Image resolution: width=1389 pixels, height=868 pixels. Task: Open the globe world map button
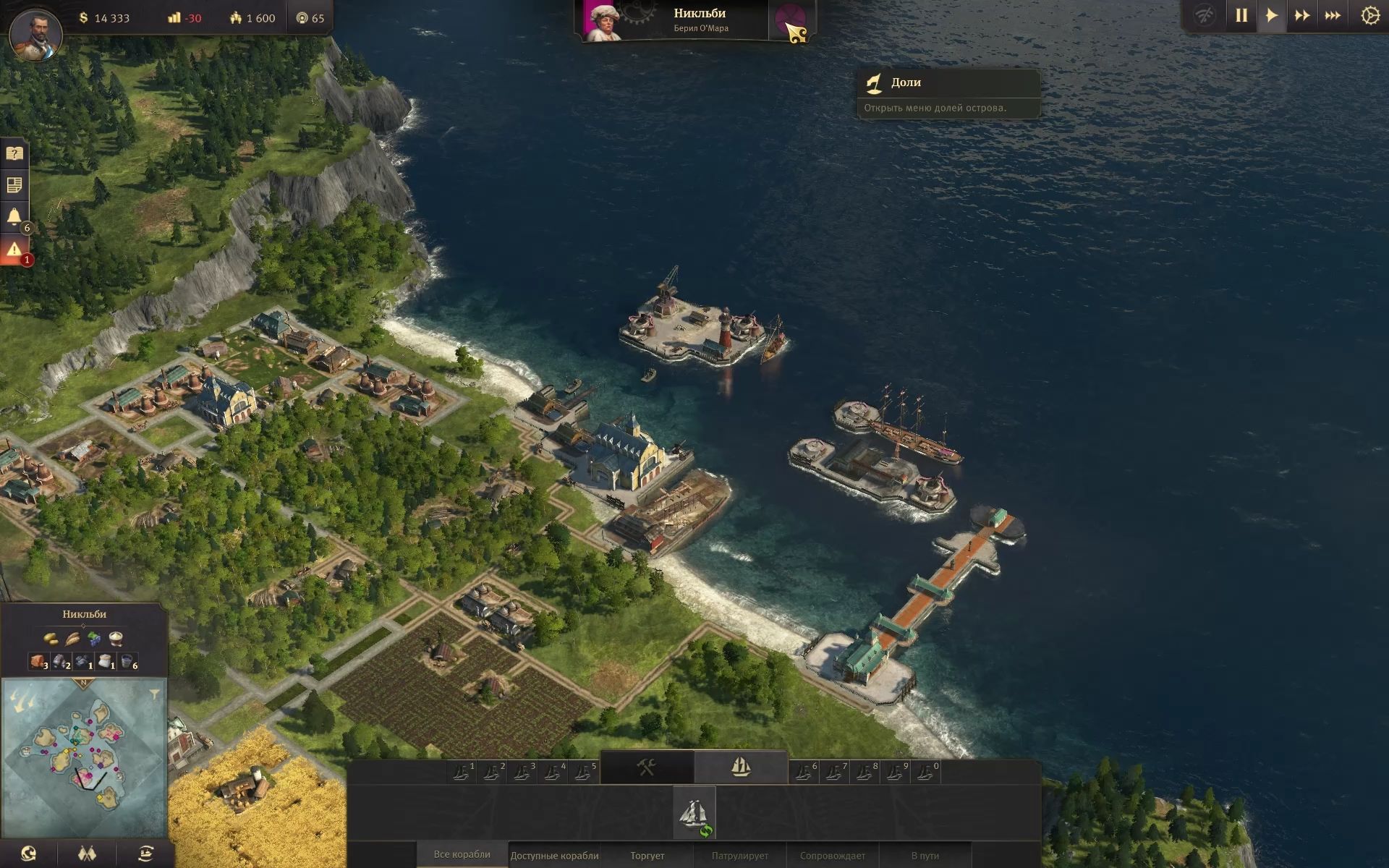pos(29,854)
